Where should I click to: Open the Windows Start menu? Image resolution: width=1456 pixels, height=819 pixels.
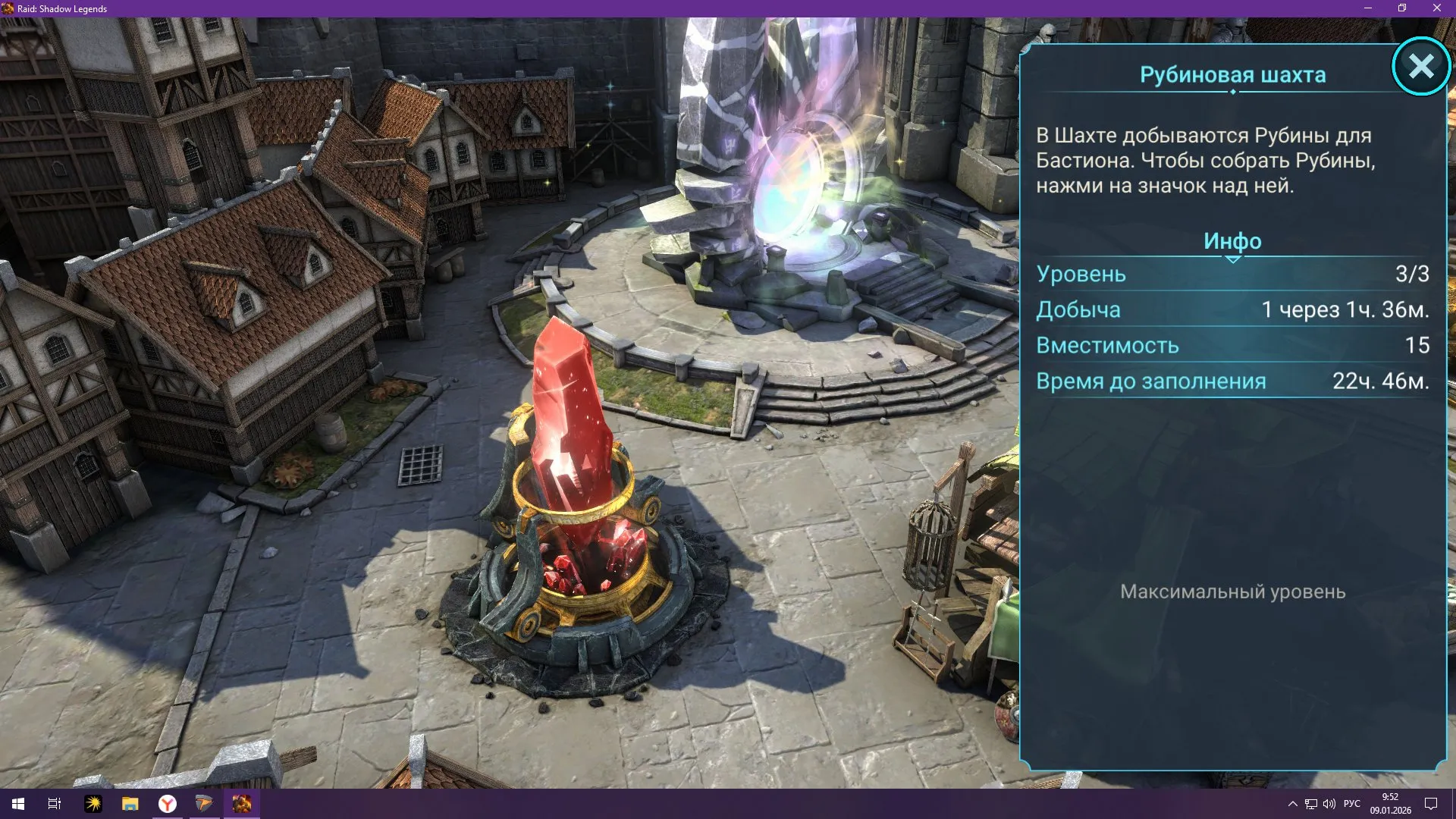(x=18, y=804)
